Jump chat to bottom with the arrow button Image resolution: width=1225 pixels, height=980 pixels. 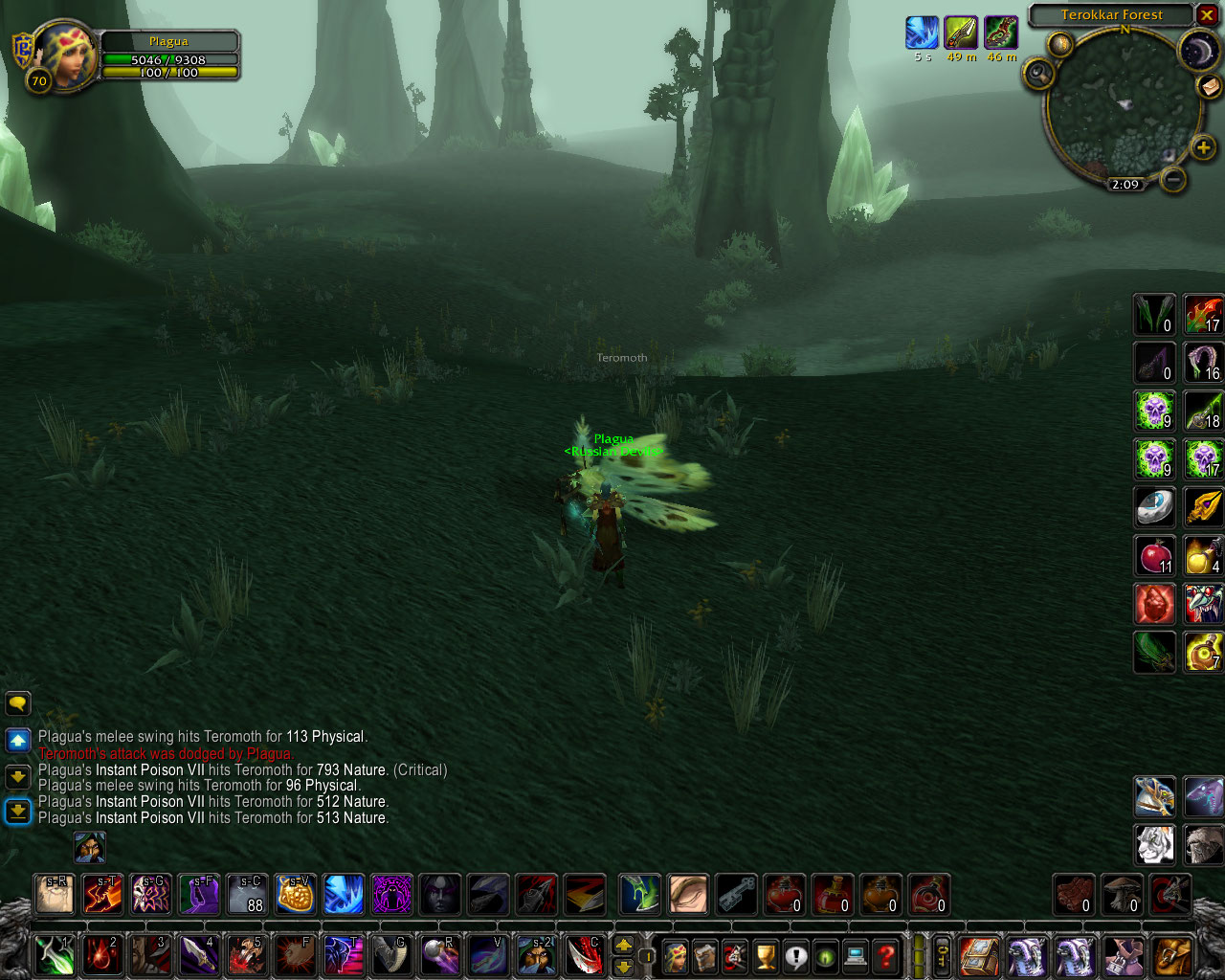pos(18,812)
